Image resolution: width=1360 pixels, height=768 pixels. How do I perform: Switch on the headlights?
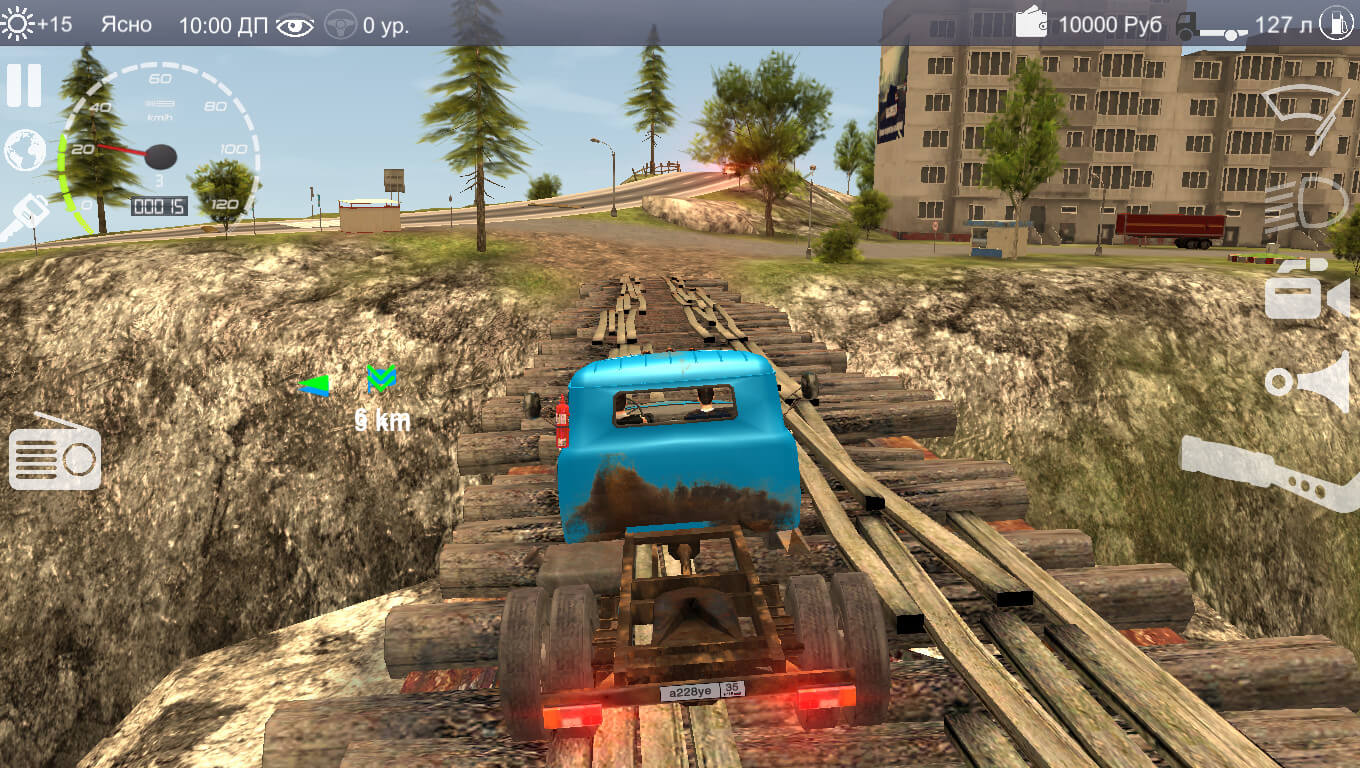click(x=1304, y=204)
